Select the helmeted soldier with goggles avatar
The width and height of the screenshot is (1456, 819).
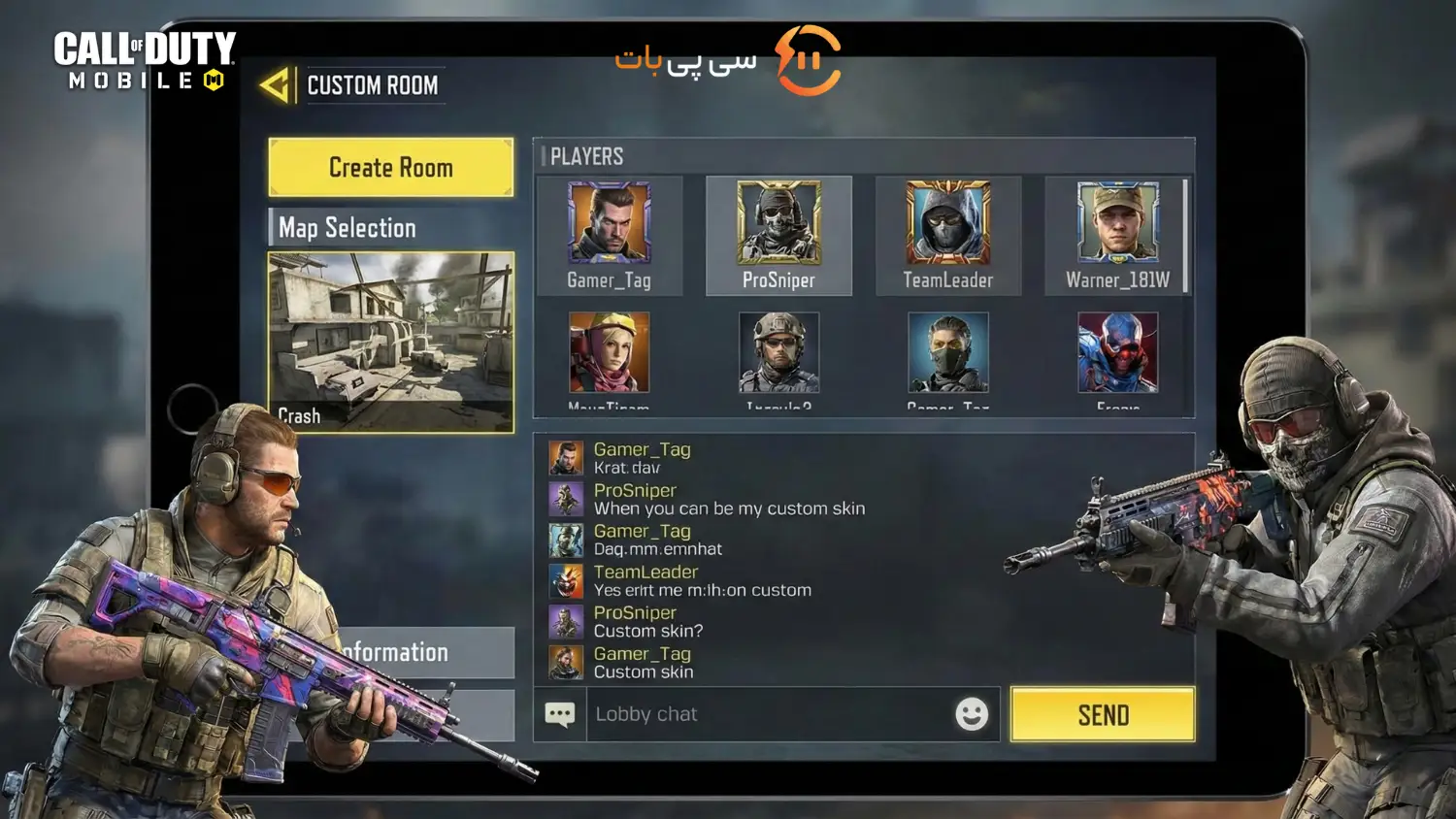pyautogui.click(x=778, y=352)
